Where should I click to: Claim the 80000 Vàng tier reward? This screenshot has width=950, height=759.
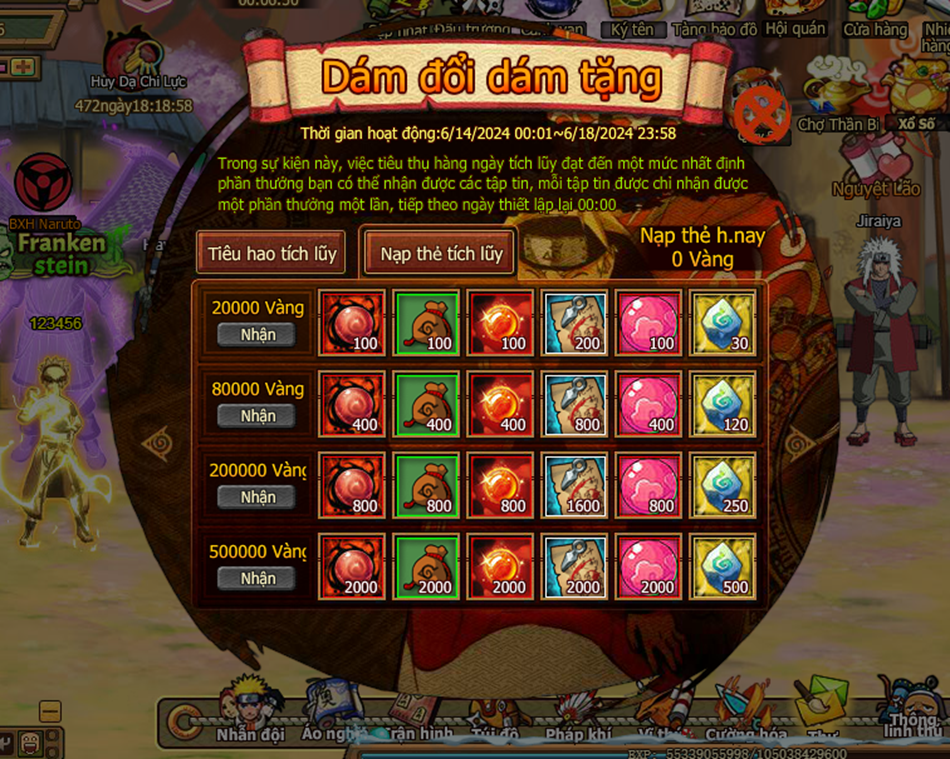[258, 415]
